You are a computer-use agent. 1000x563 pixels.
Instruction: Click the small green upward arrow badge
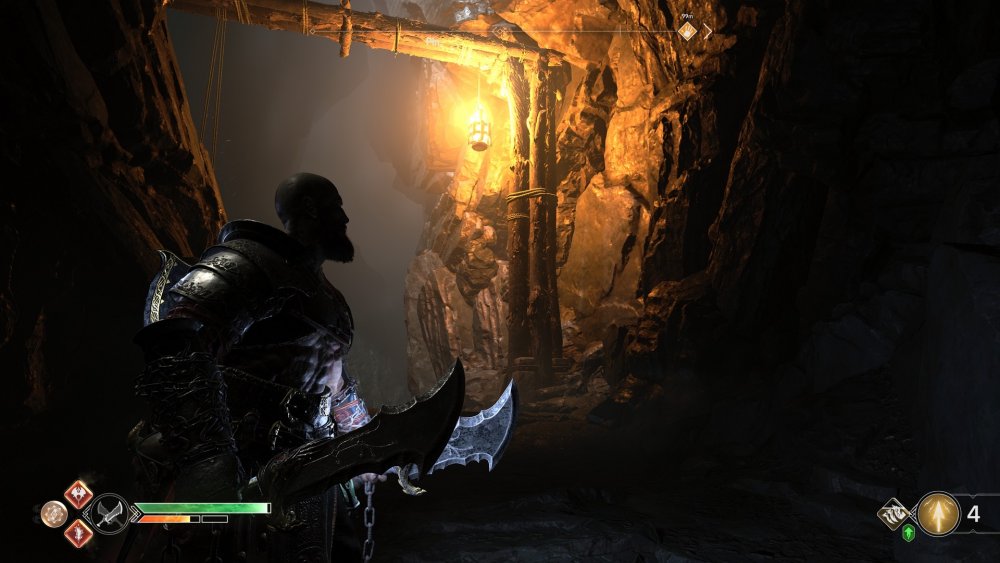tap(908, 533)
